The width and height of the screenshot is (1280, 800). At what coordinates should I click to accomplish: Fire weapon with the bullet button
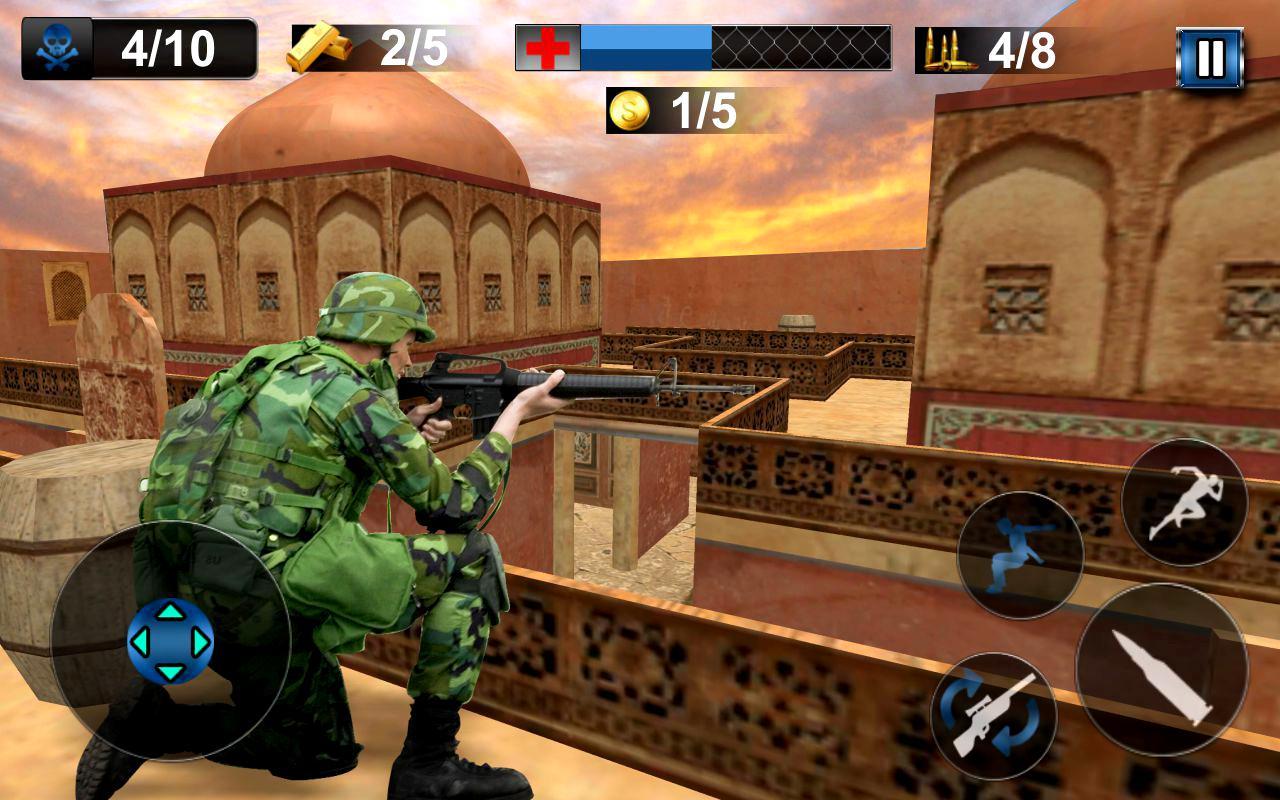[x=1162, y=668]
